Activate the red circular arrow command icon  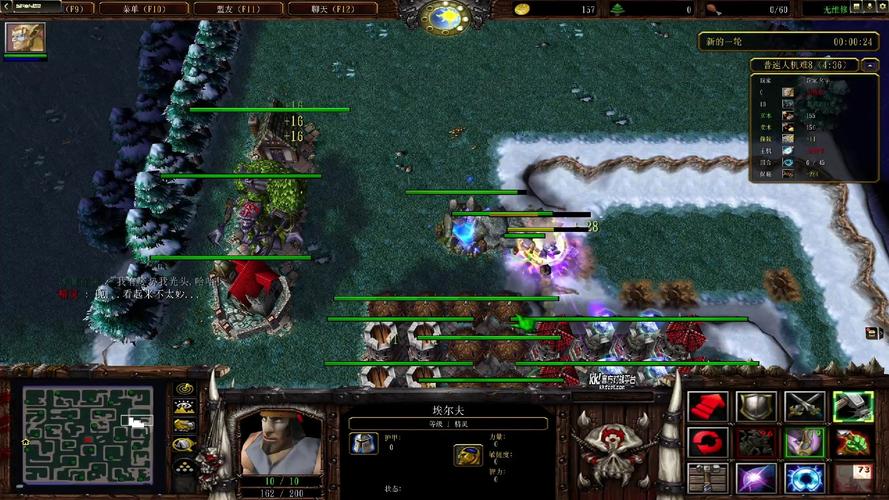(707, 442)
